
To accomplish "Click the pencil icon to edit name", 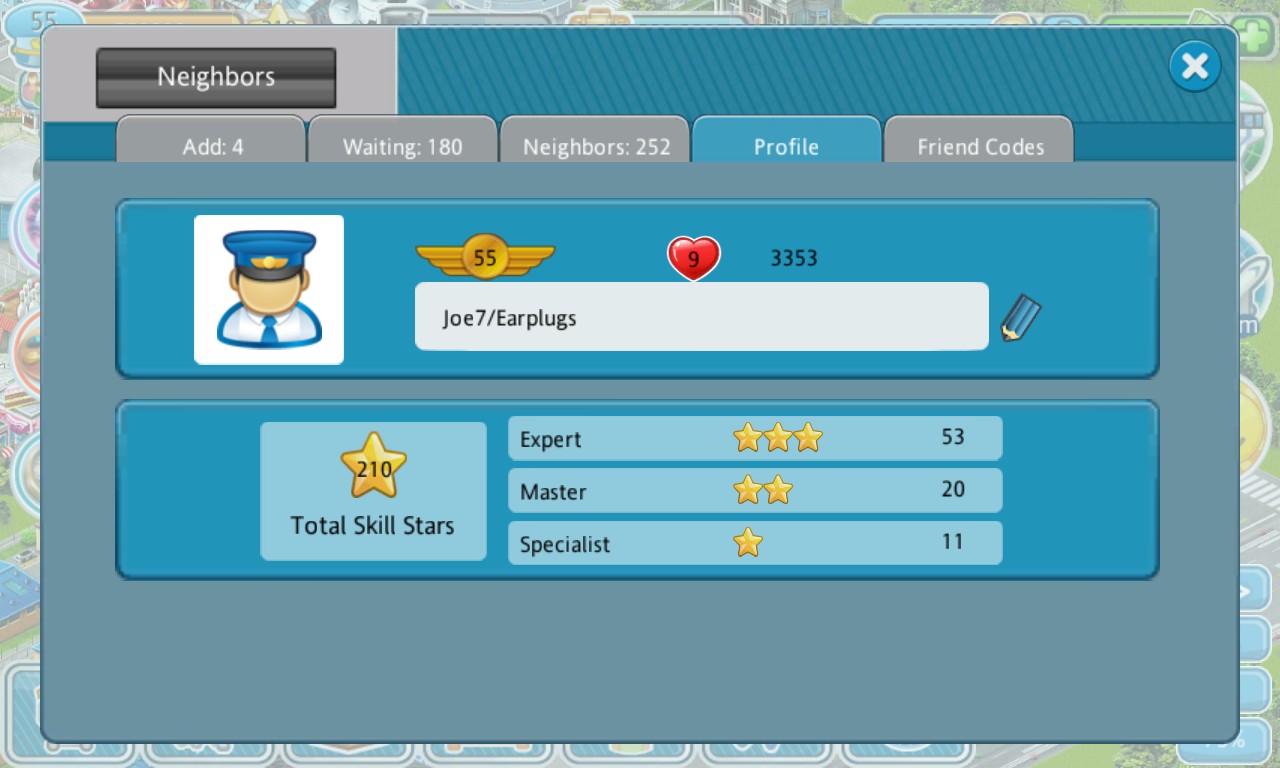I will tap(1020, 318).
